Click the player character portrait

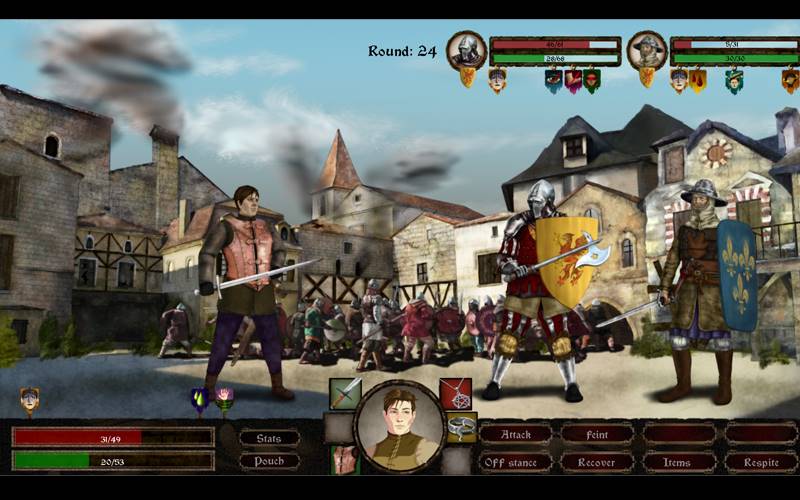(x=400, y=426)
